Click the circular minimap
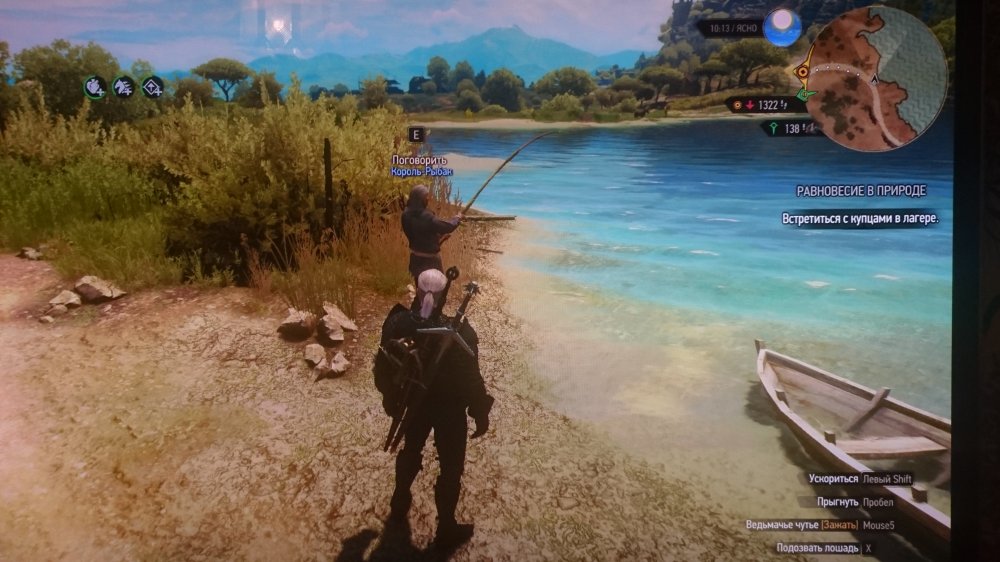This screenshot has height=562, width=1000. click(875, 78)
